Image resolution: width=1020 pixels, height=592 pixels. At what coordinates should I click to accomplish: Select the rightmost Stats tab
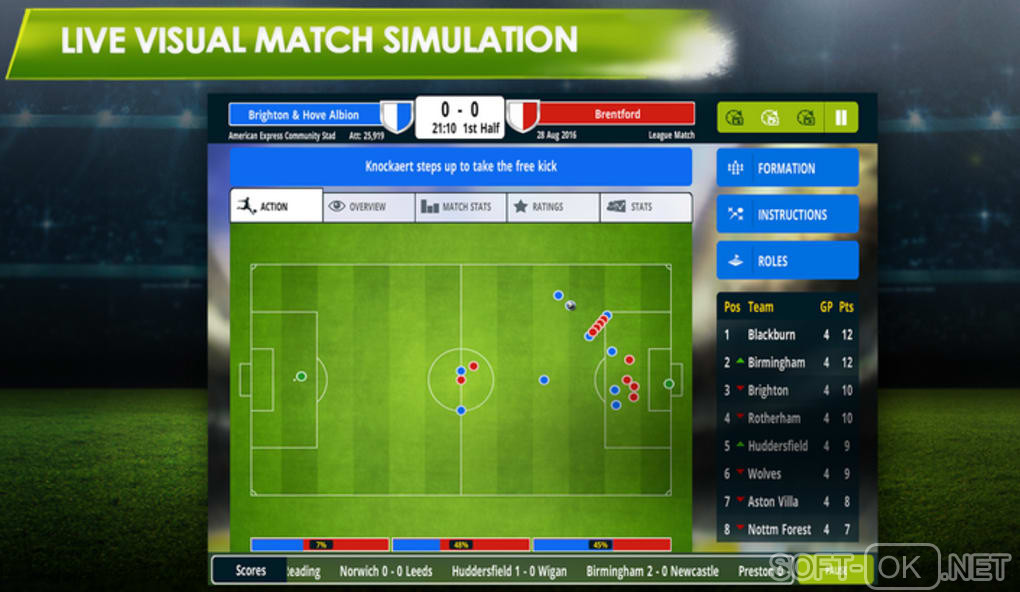tap(645, 207)
